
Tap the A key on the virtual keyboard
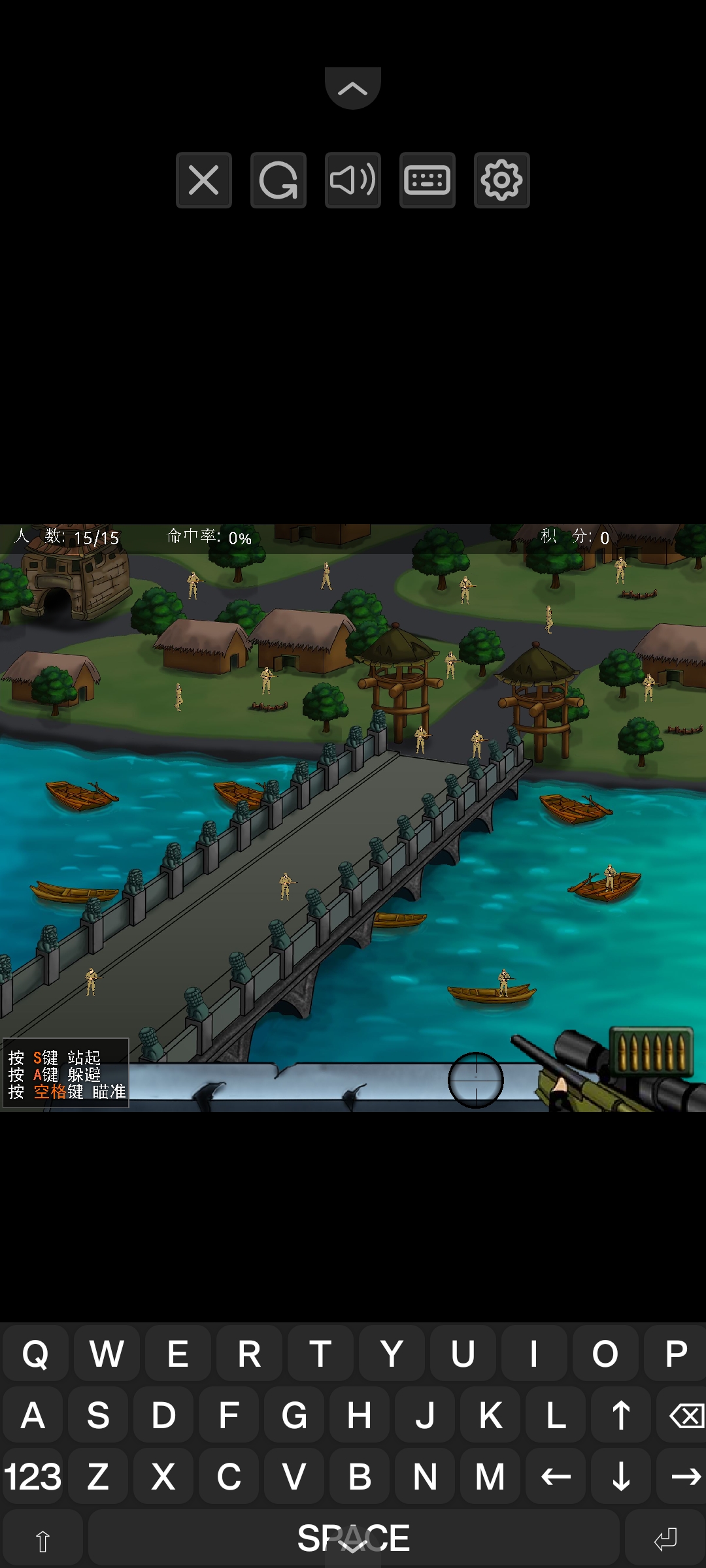(x=33, y=1415)
